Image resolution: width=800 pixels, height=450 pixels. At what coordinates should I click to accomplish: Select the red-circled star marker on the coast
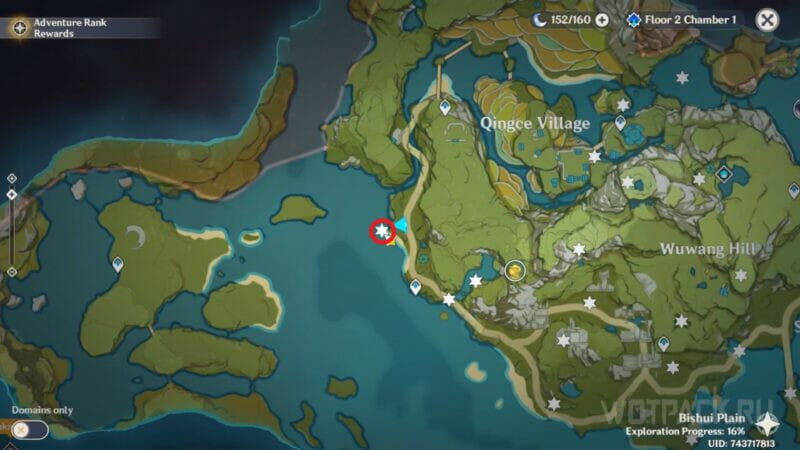click(381, 232)
